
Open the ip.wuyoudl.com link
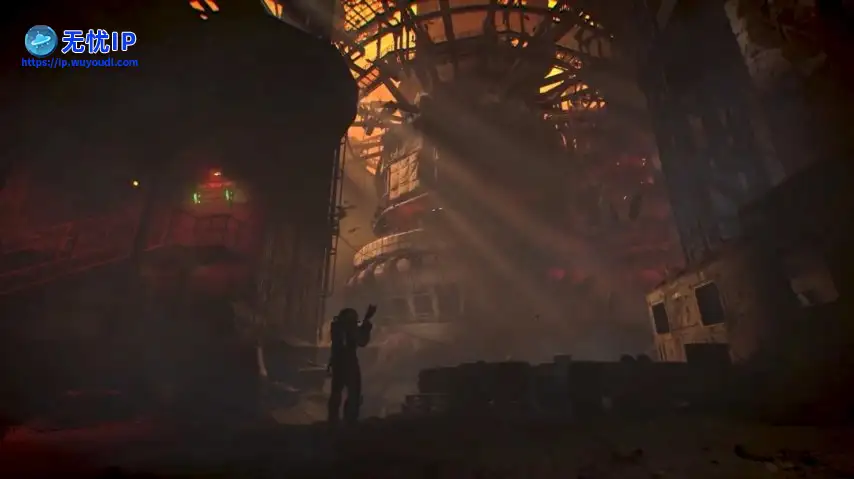pos(80,62)
